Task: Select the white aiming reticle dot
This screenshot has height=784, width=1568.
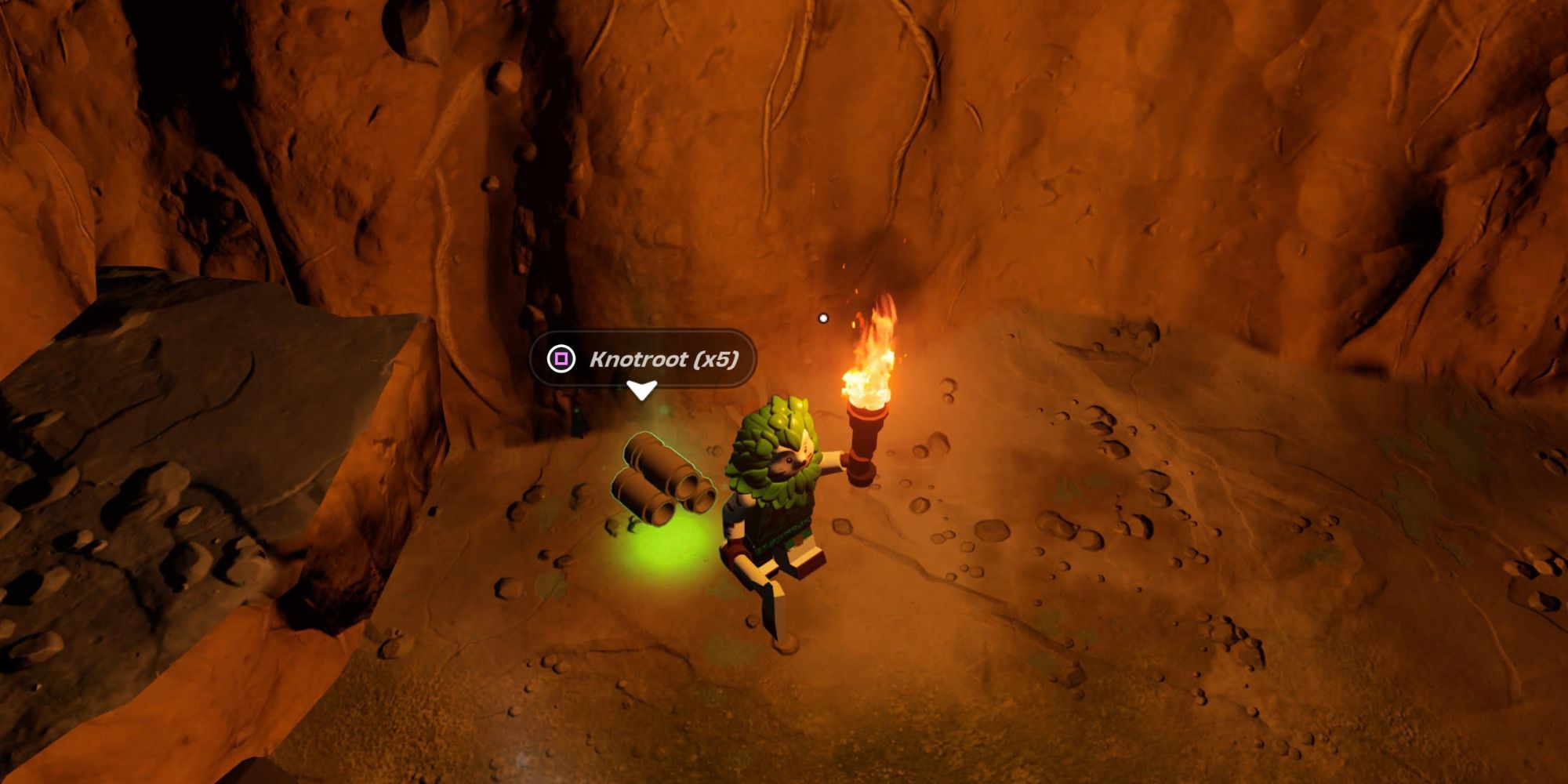Action: pyautogui.click(x=823, y=318)
